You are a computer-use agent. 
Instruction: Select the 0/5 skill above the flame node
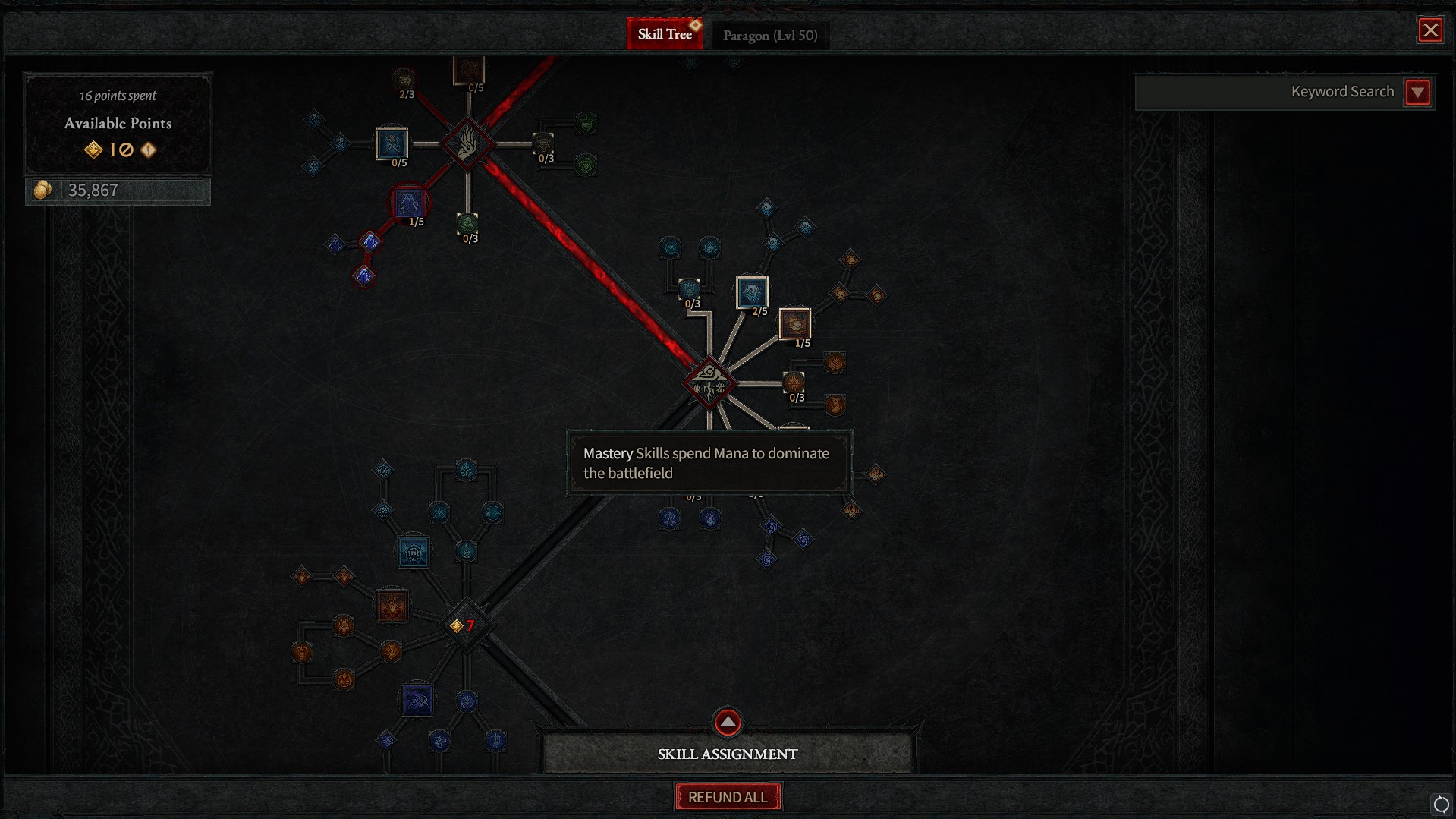[x=468, y=70]
